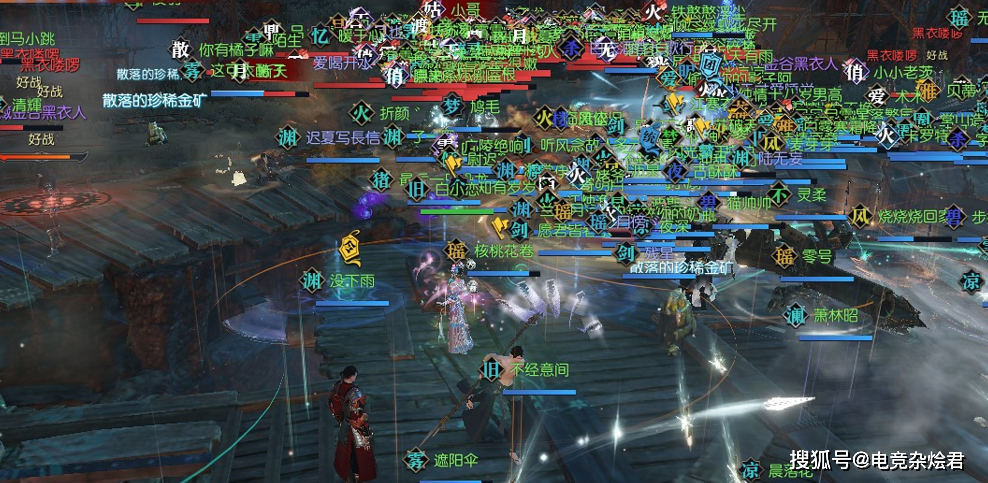Select the player nameplate 不经意间
This screenshot has height=483, width=988.
tap(539, 370)
